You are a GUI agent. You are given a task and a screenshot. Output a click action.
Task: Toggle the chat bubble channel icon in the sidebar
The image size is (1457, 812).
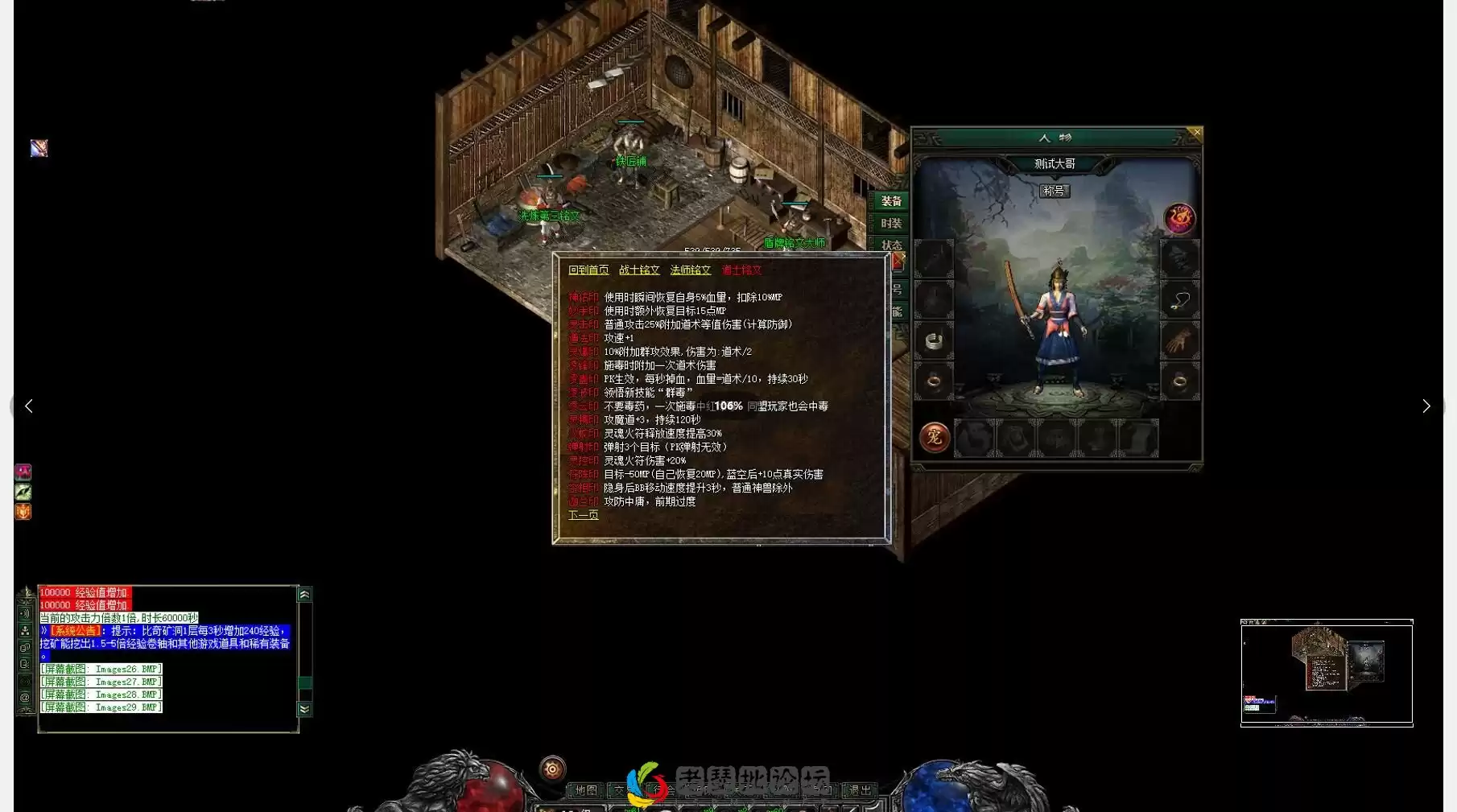pyautogui.click(x=25, y=648)
